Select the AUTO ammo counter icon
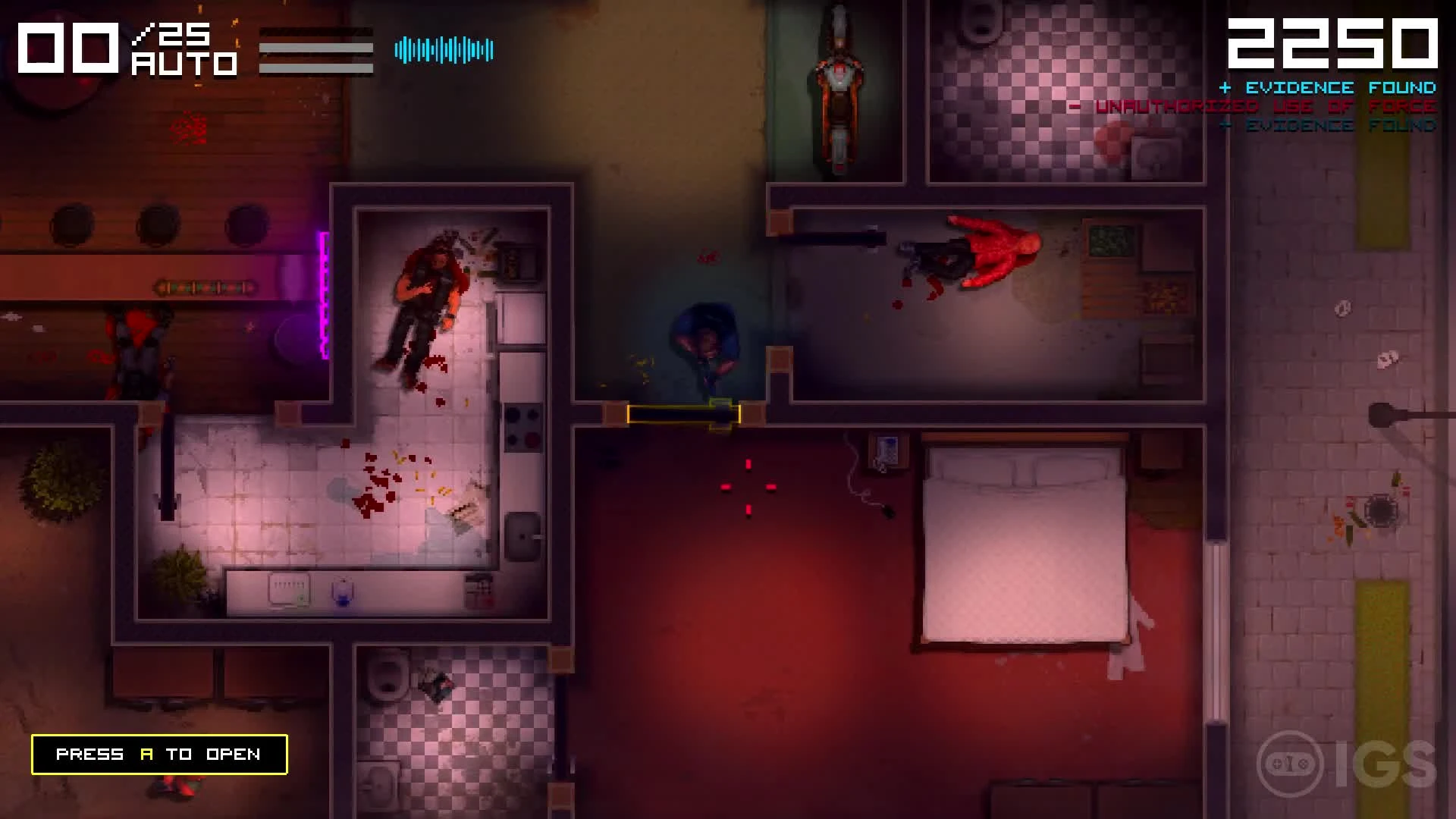Viewport: 1456px width, 819px height. 184,64
